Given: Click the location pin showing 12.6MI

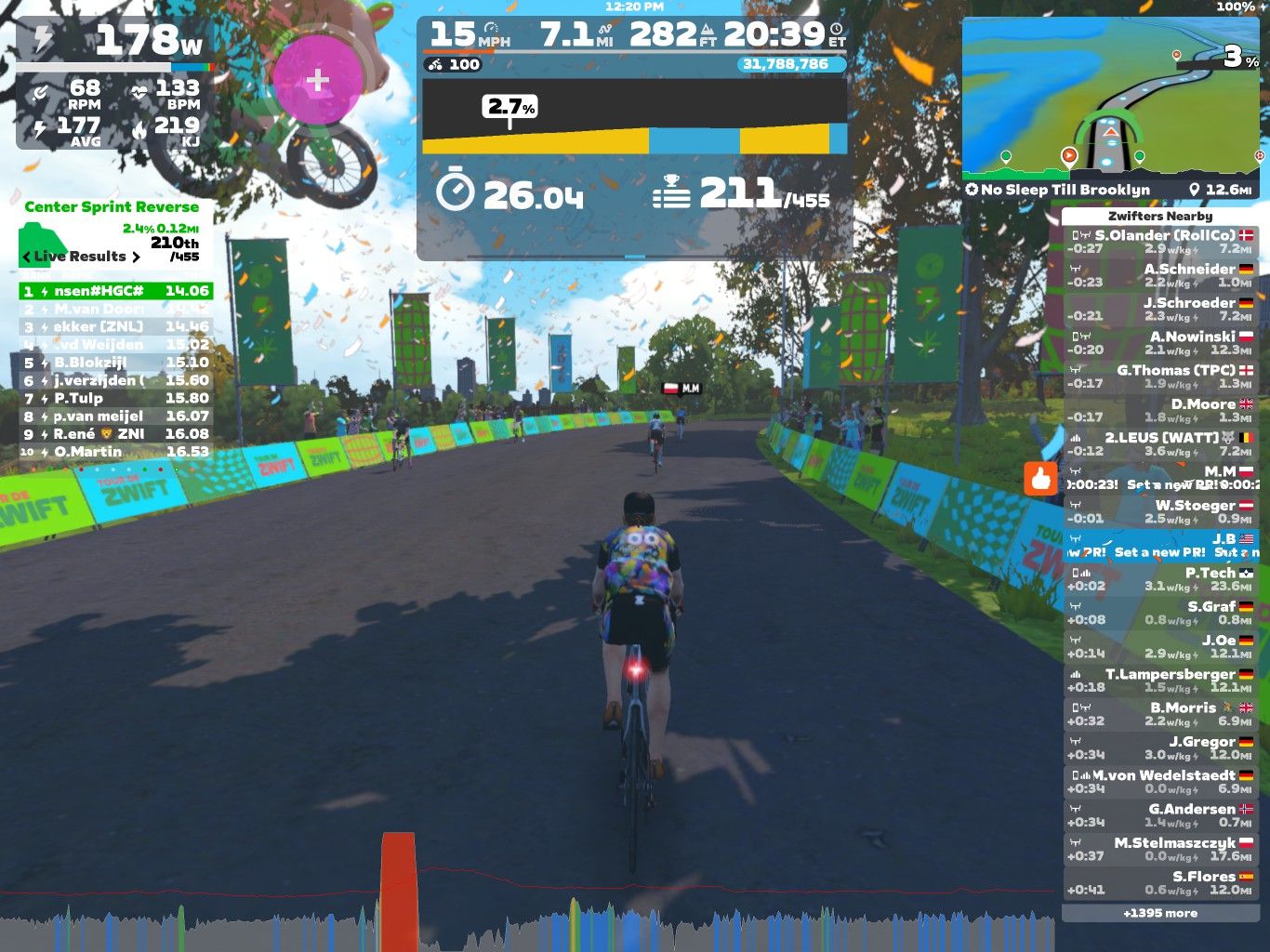Looking at the screenshot, I should (1197, 190).
